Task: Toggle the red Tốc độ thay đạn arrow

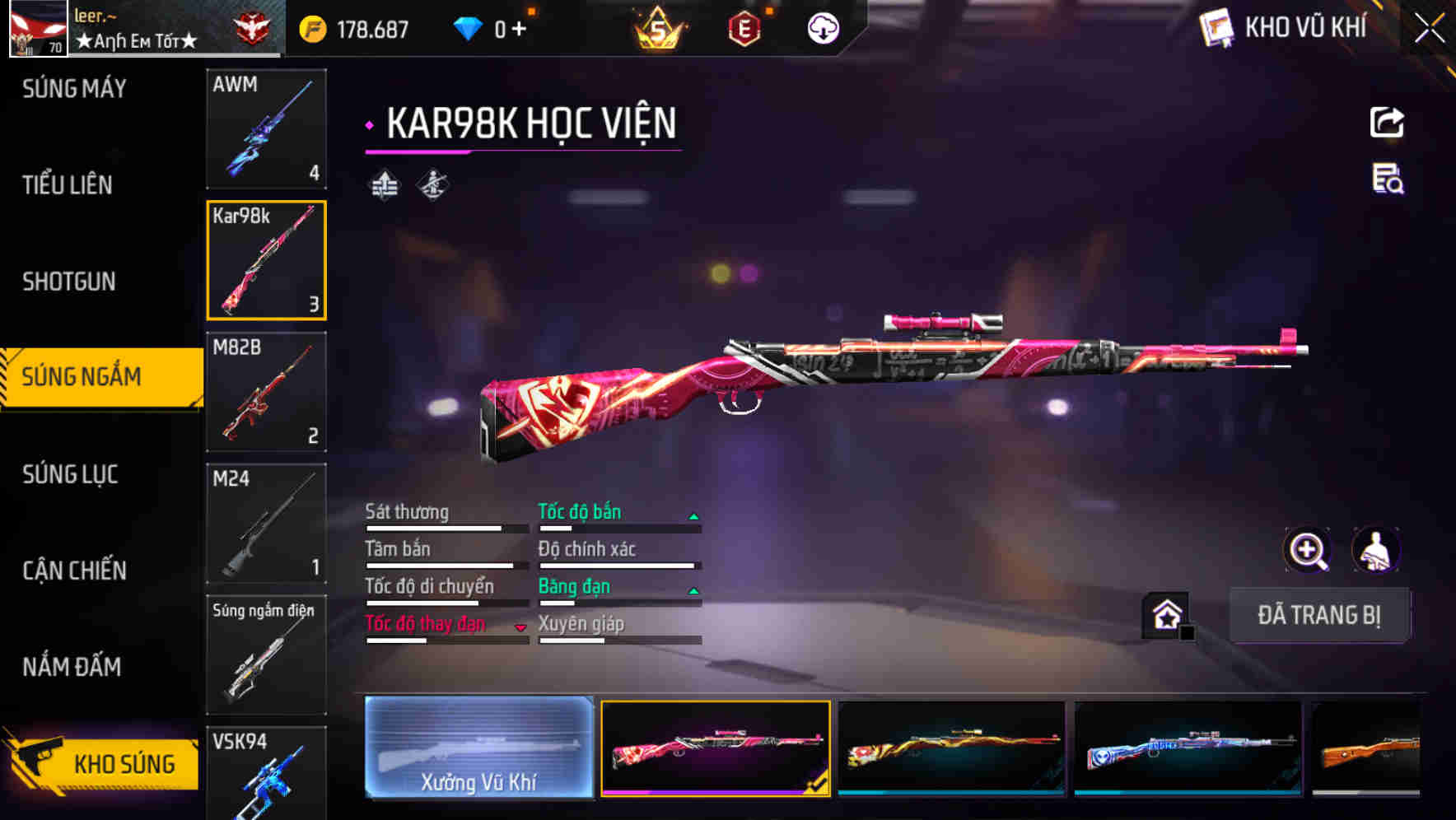Action: [x=521, y=626]
